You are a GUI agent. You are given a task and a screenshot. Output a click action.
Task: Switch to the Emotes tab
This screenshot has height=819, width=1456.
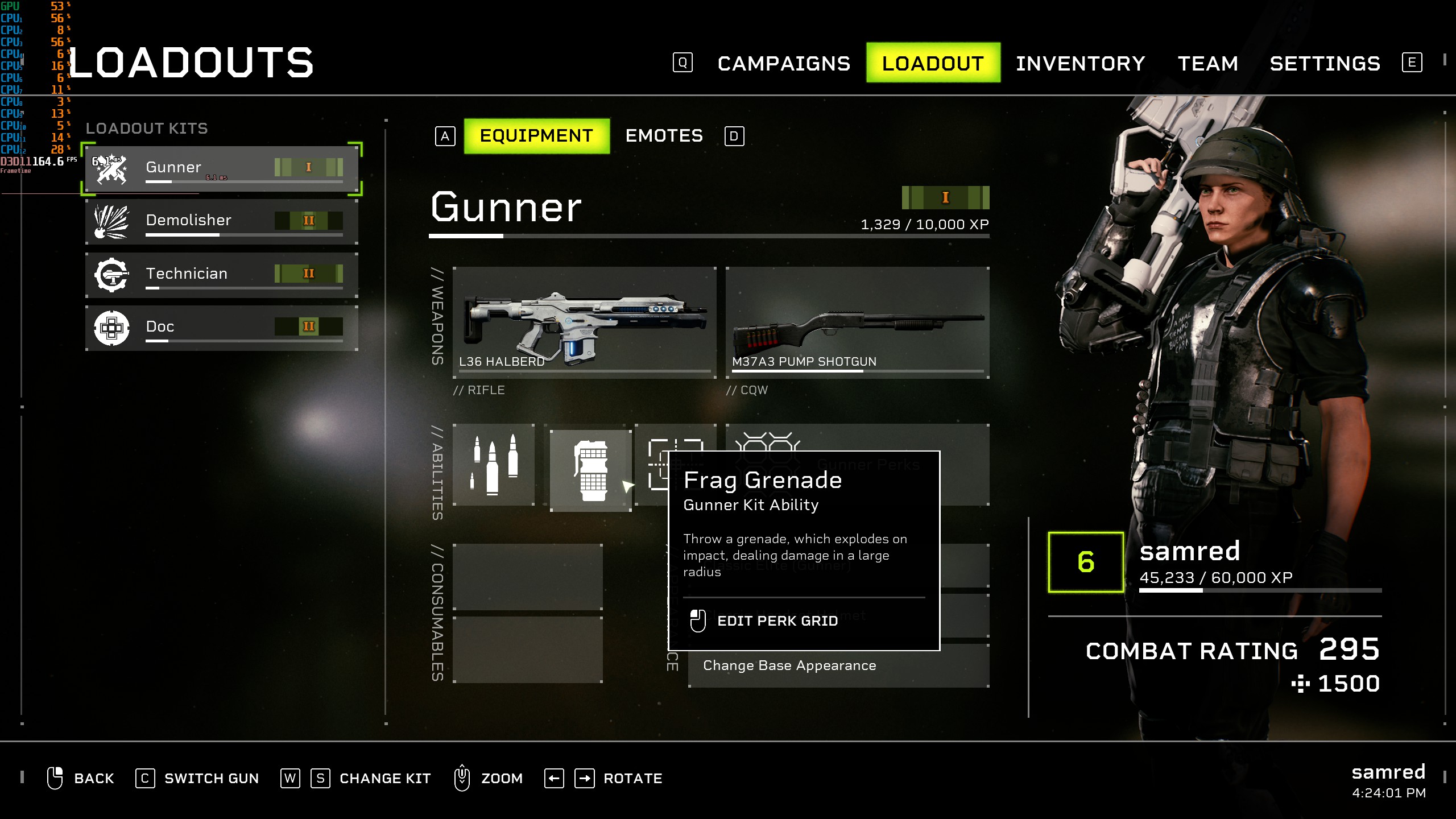tap(664, 136)
